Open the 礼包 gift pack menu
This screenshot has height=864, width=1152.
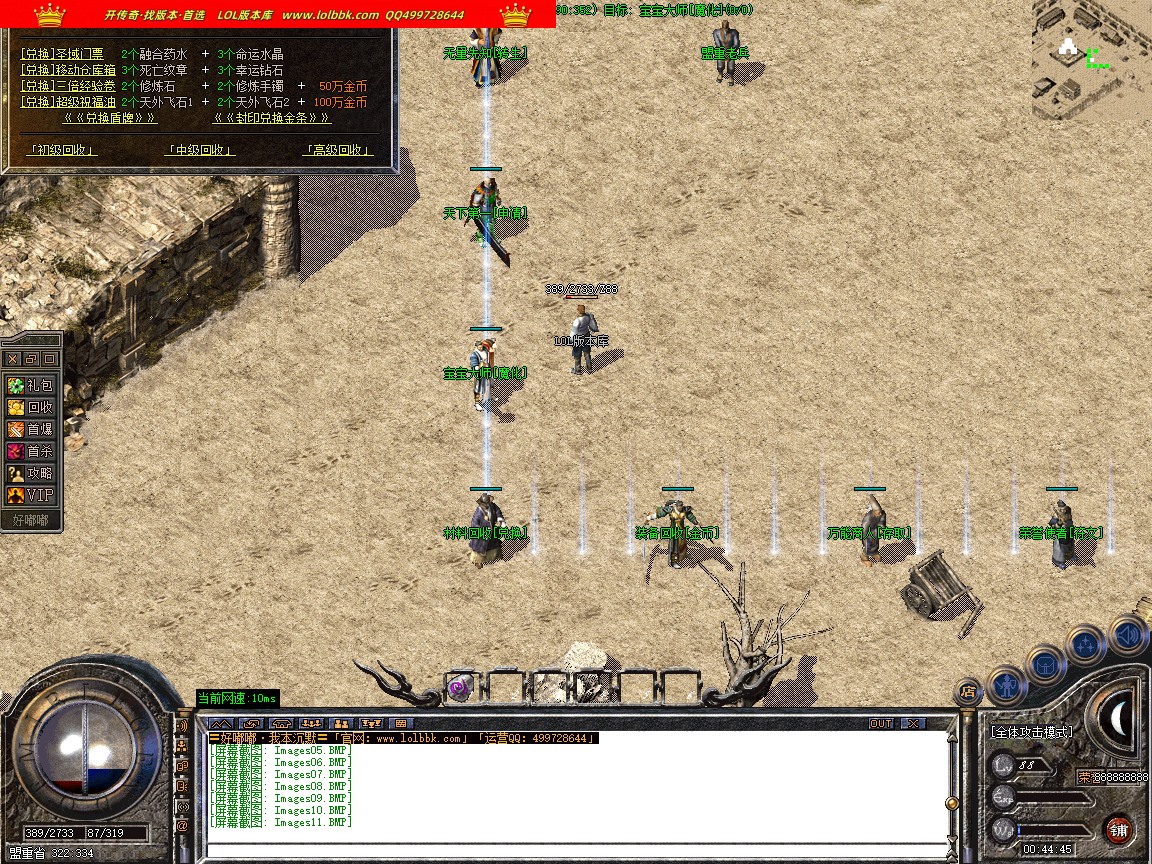[x=31, y=385]
